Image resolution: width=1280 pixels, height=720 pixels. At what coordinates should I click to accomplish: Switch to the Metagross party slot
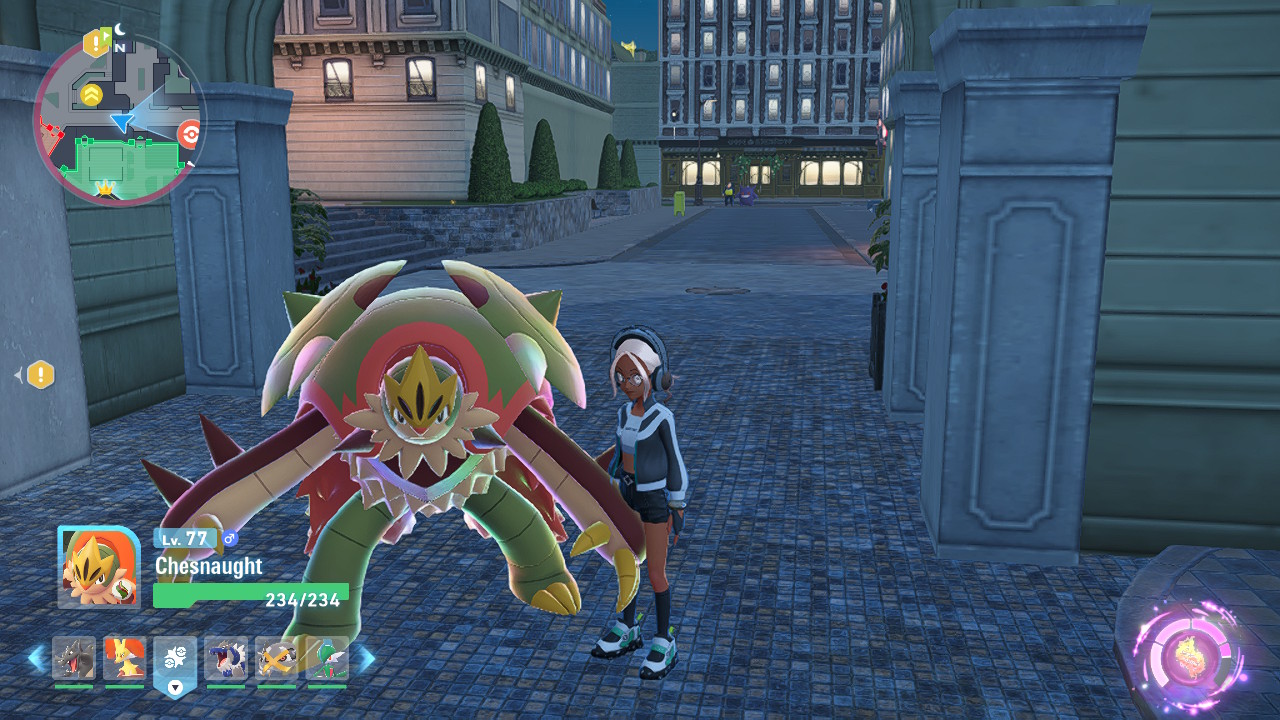click(276, 658)
